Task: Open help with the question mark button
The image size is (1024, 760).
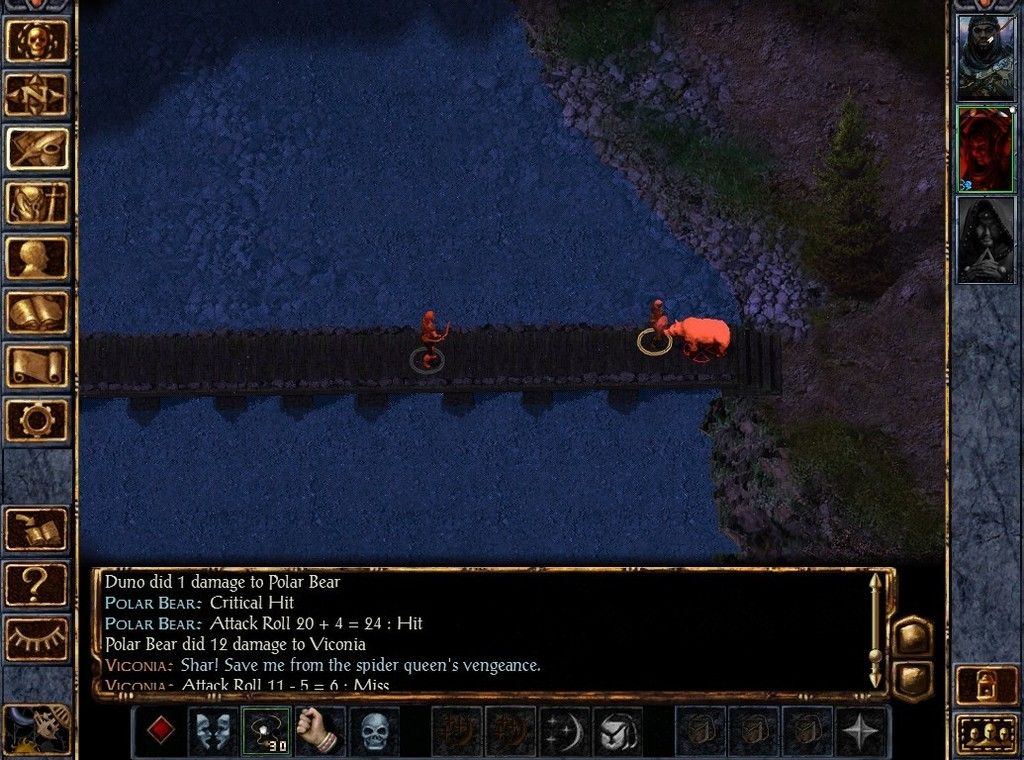Action: coord(38,584)
